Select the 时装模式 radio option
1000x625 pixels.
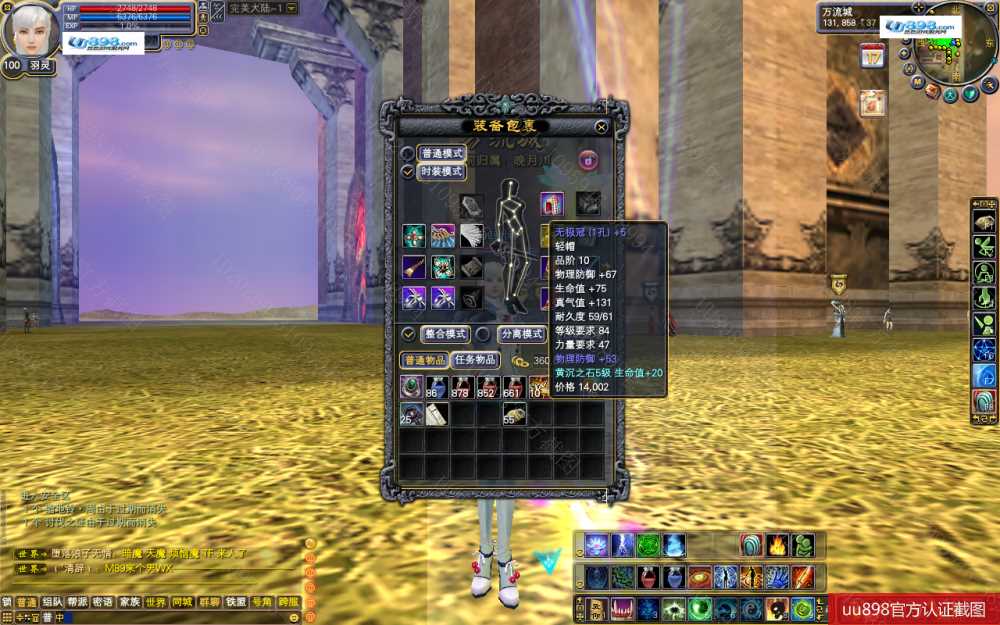click(x=408, y=172)
